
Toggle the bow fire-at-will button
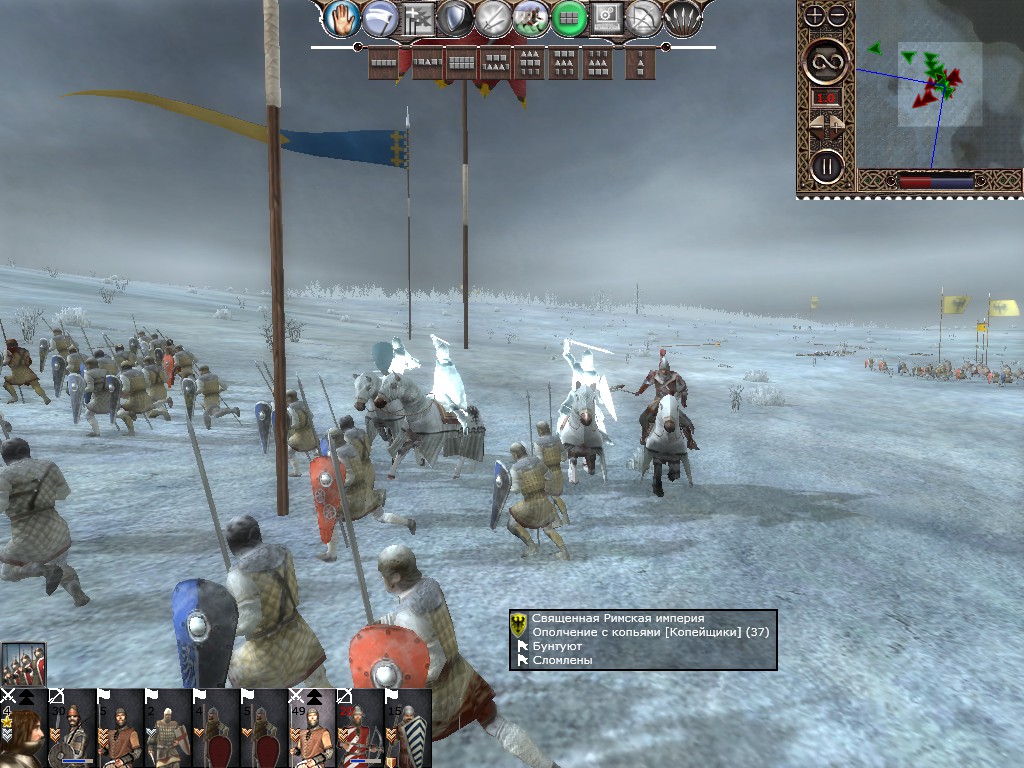tap(645, 17)
